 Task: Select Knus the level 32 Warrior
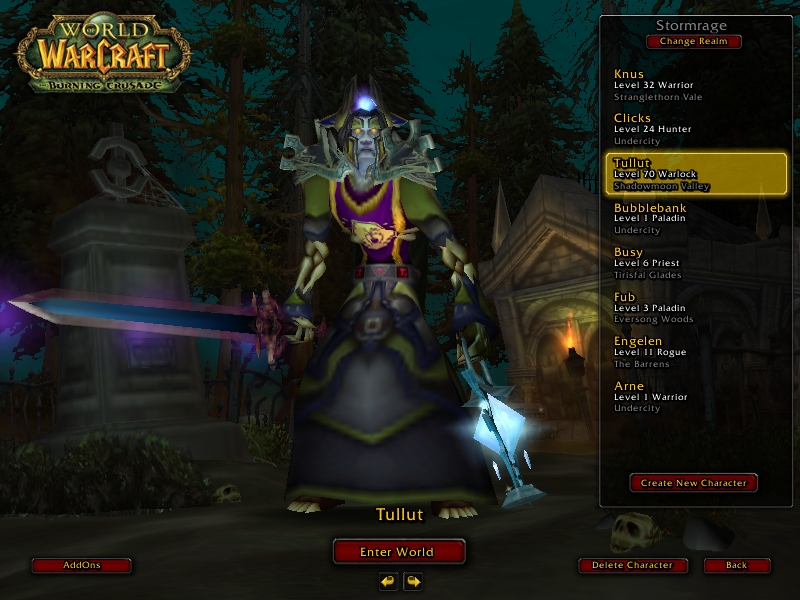click(696, 85)
